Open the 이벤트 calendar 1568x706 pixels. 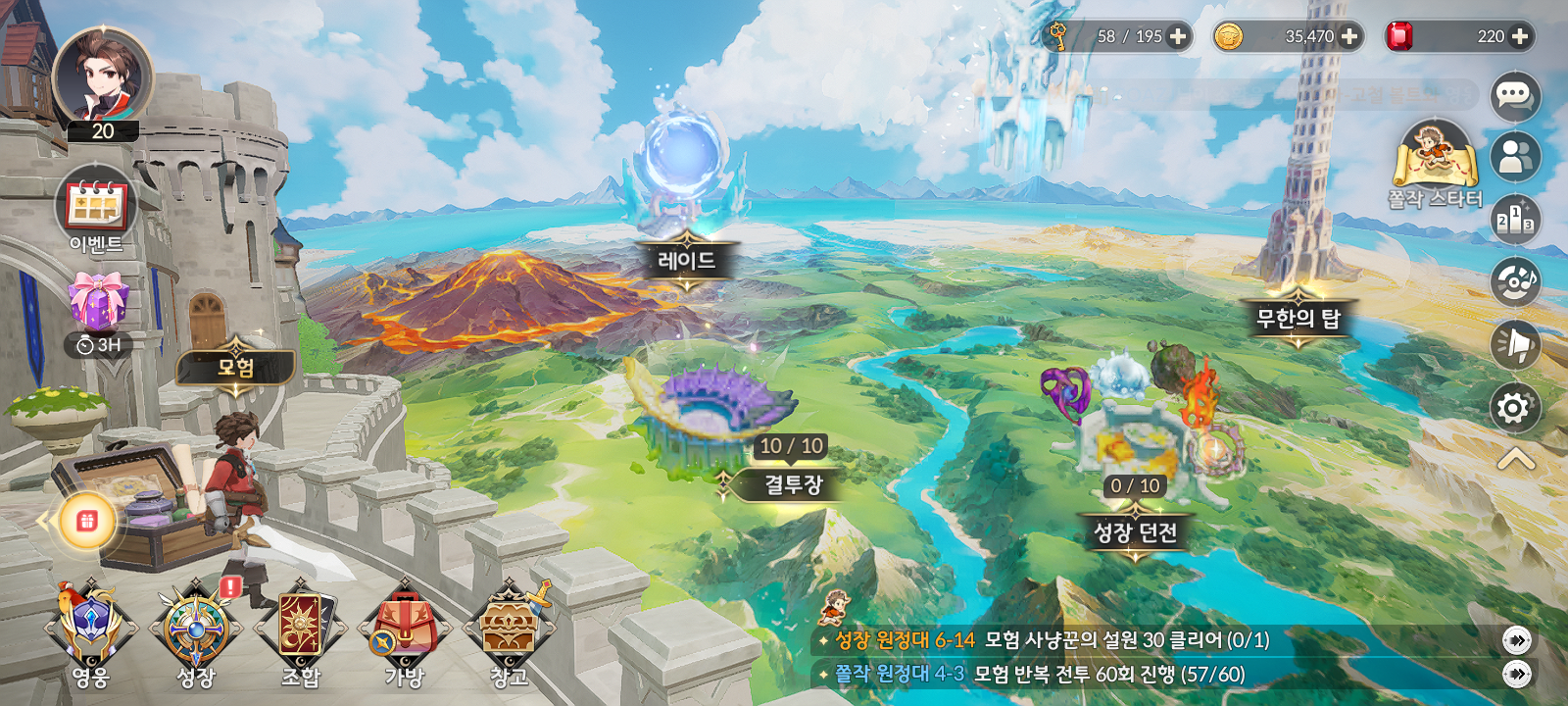pyautogui.click(x=96, y=208)
